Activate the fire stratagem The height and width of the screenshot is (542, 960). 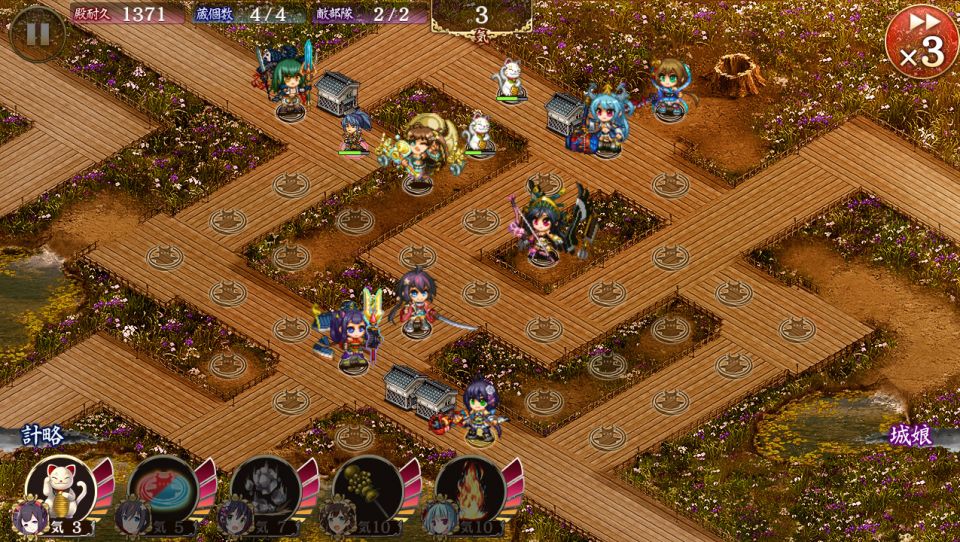coord(469,488)
